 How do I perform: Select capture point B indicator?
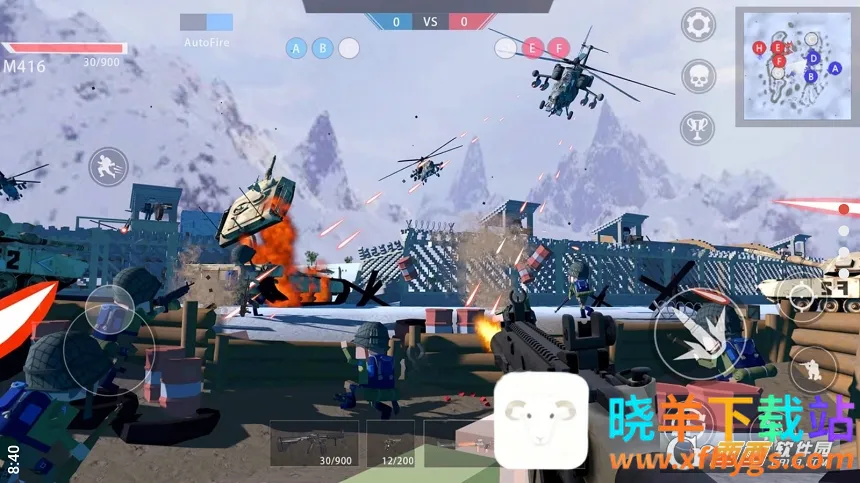coord(323,47)
